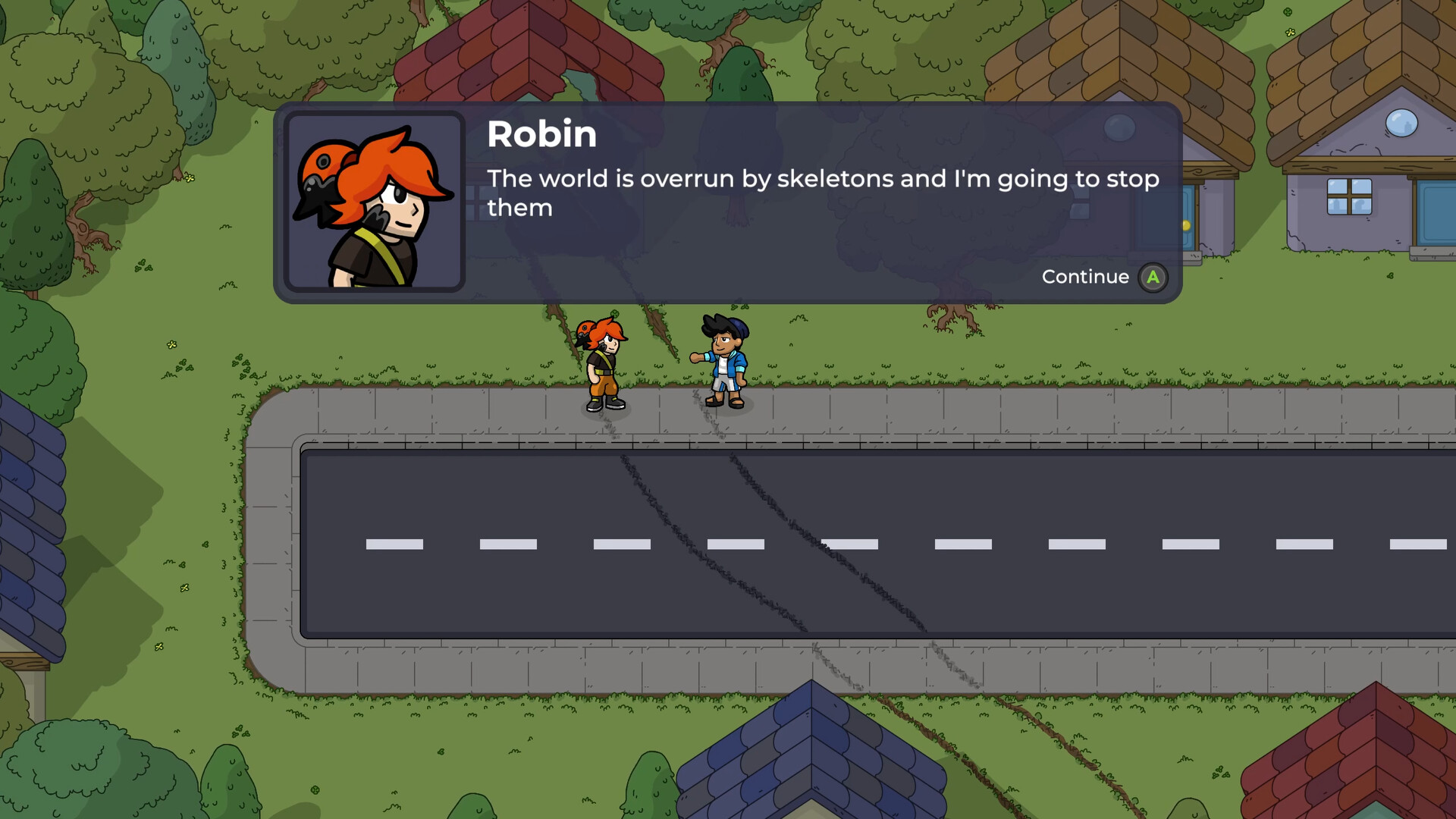The width and height of the screenshot is (1456, 819).
Task: Click the green A button prompt
Action: click(1153, 277)
